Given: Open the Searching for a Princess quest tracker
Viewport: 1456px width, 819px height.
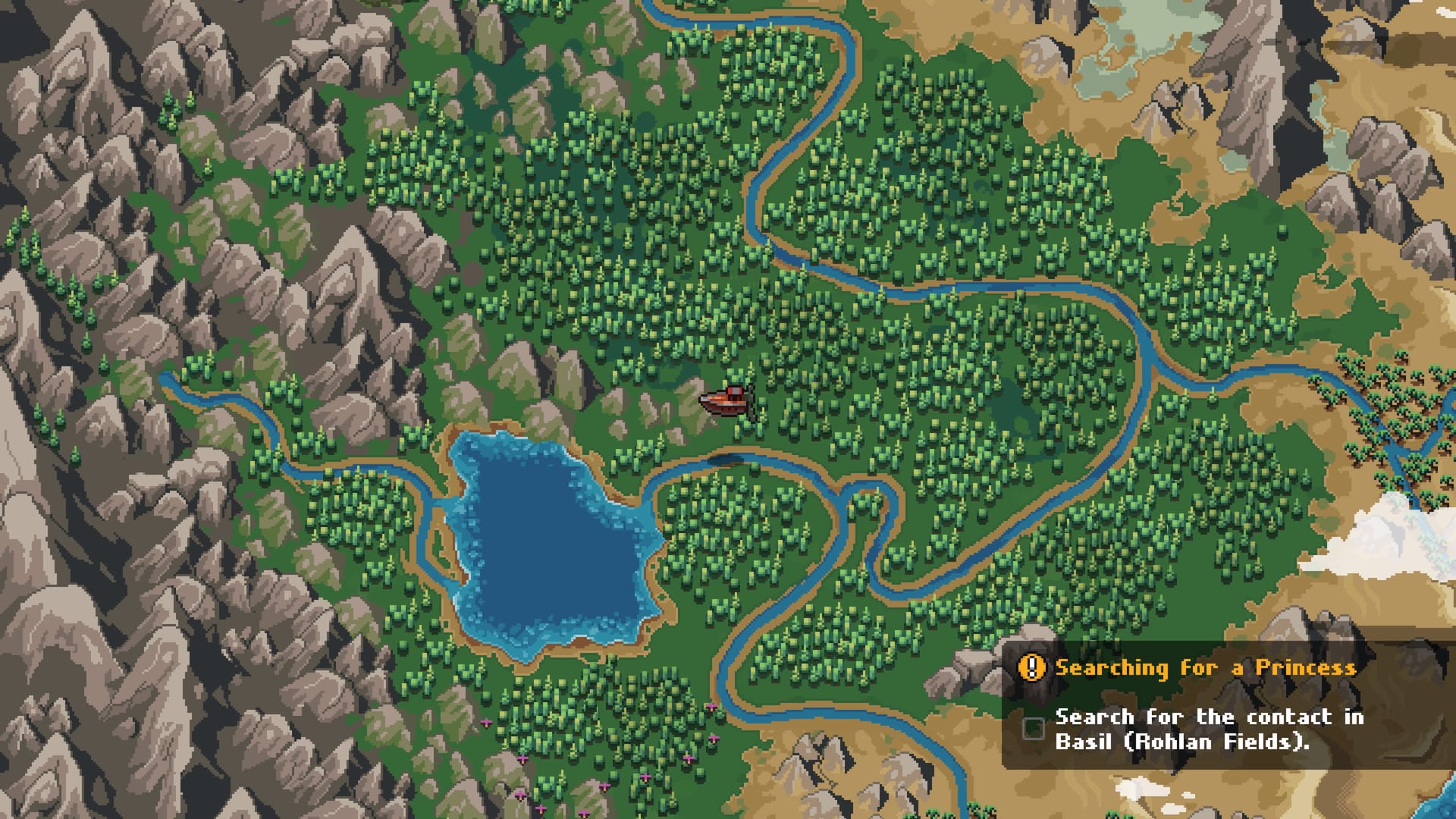Looking at the screenshot, I should [1205, 667].
